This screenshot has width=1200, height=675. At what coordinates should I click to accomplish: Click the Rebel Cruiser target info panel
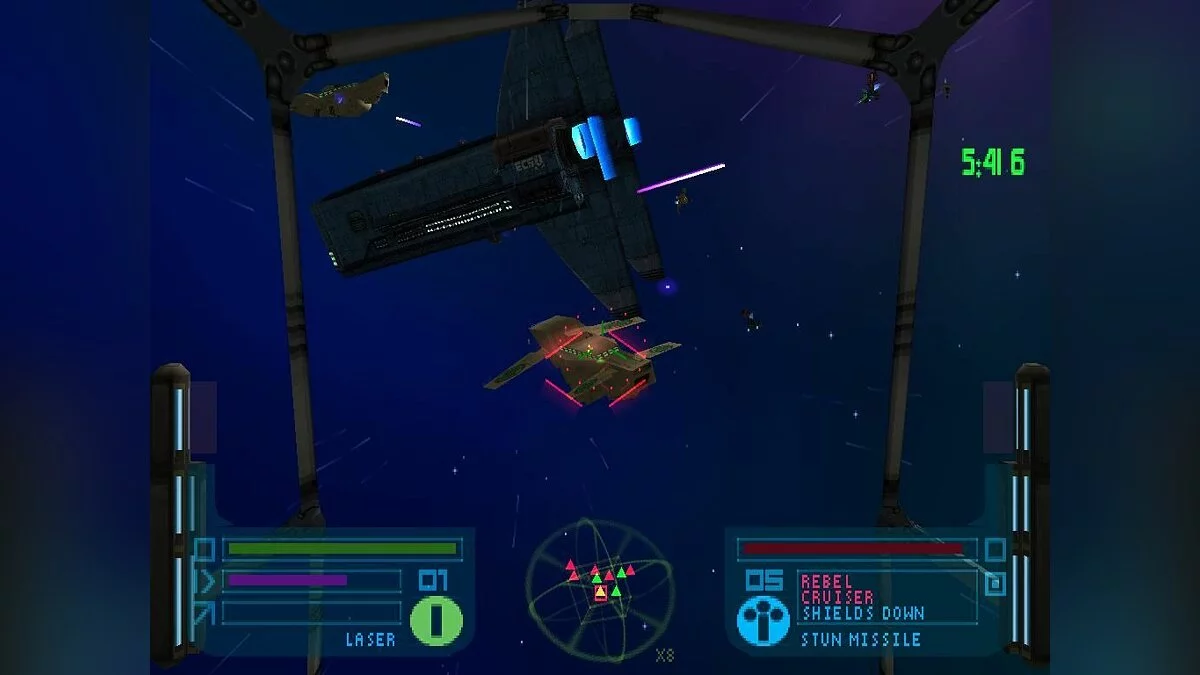pos(887,597)
